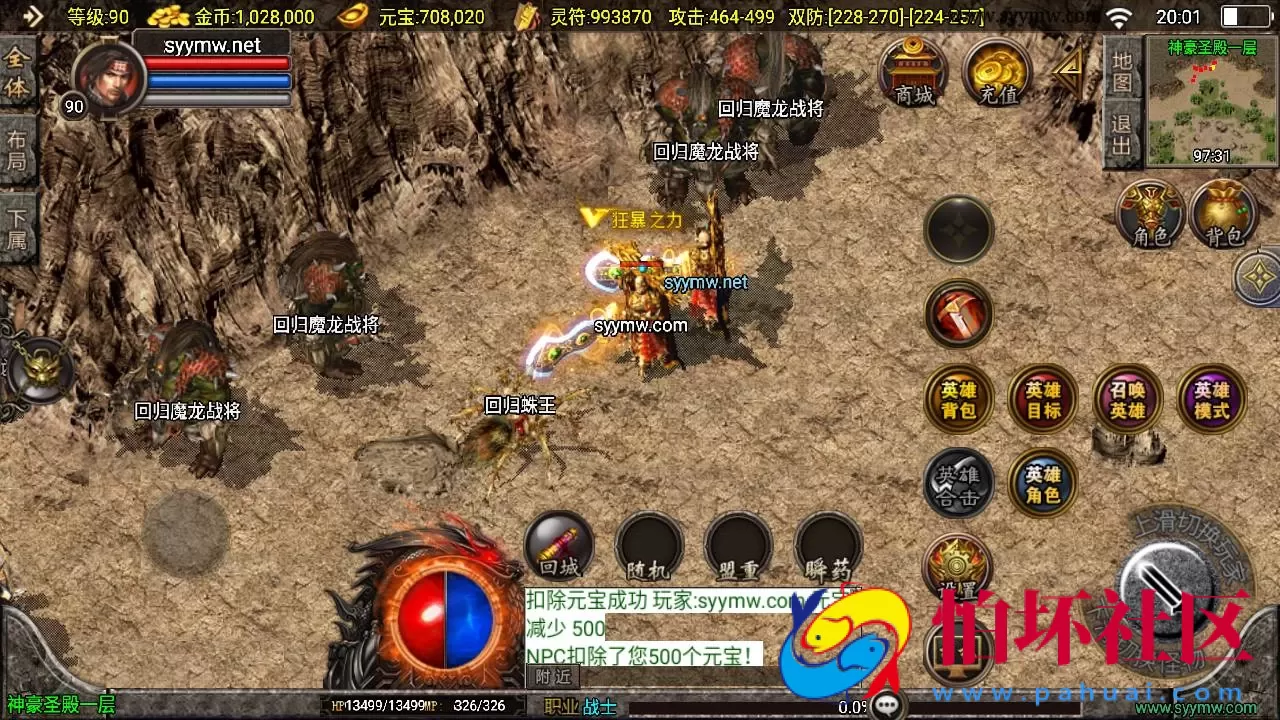Open the 附近 chat channel selector

[x=552, y=676]
